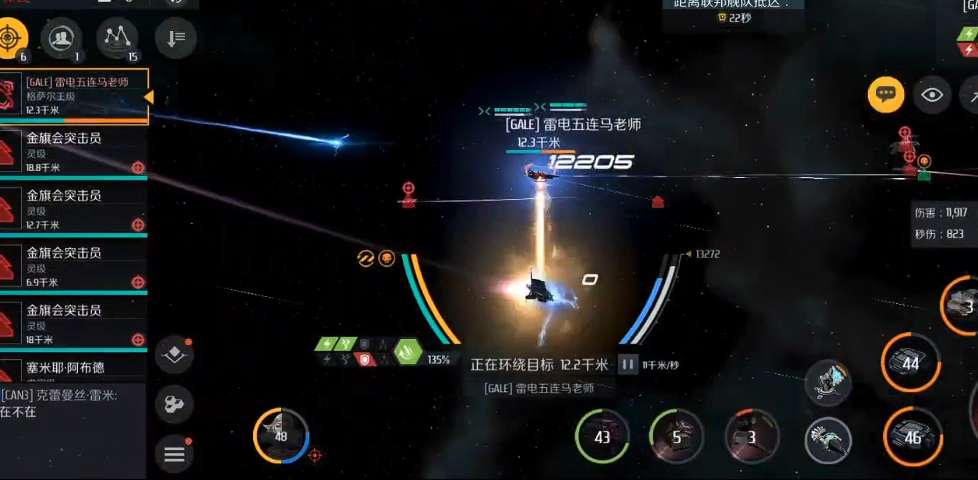Open the yellow chat bubble button
Screen dimensions: 978x480
[x=885, y=95]
